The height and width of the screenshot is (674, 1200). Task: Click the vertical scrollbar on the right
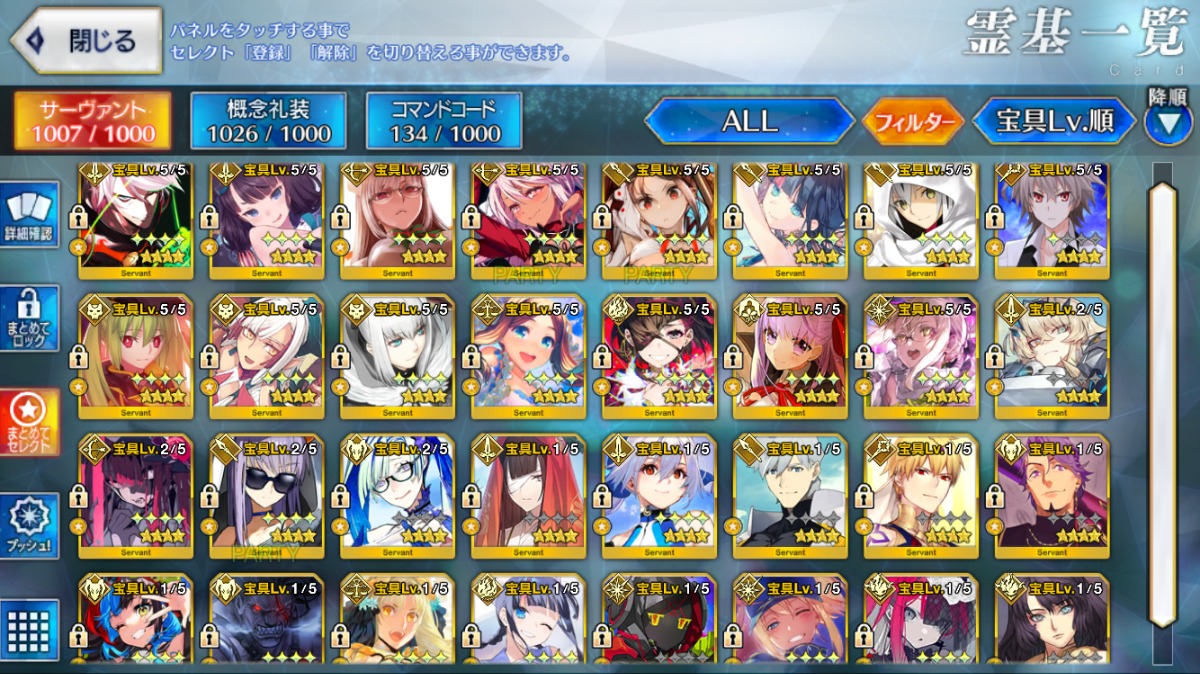(x=1162, y=400)
